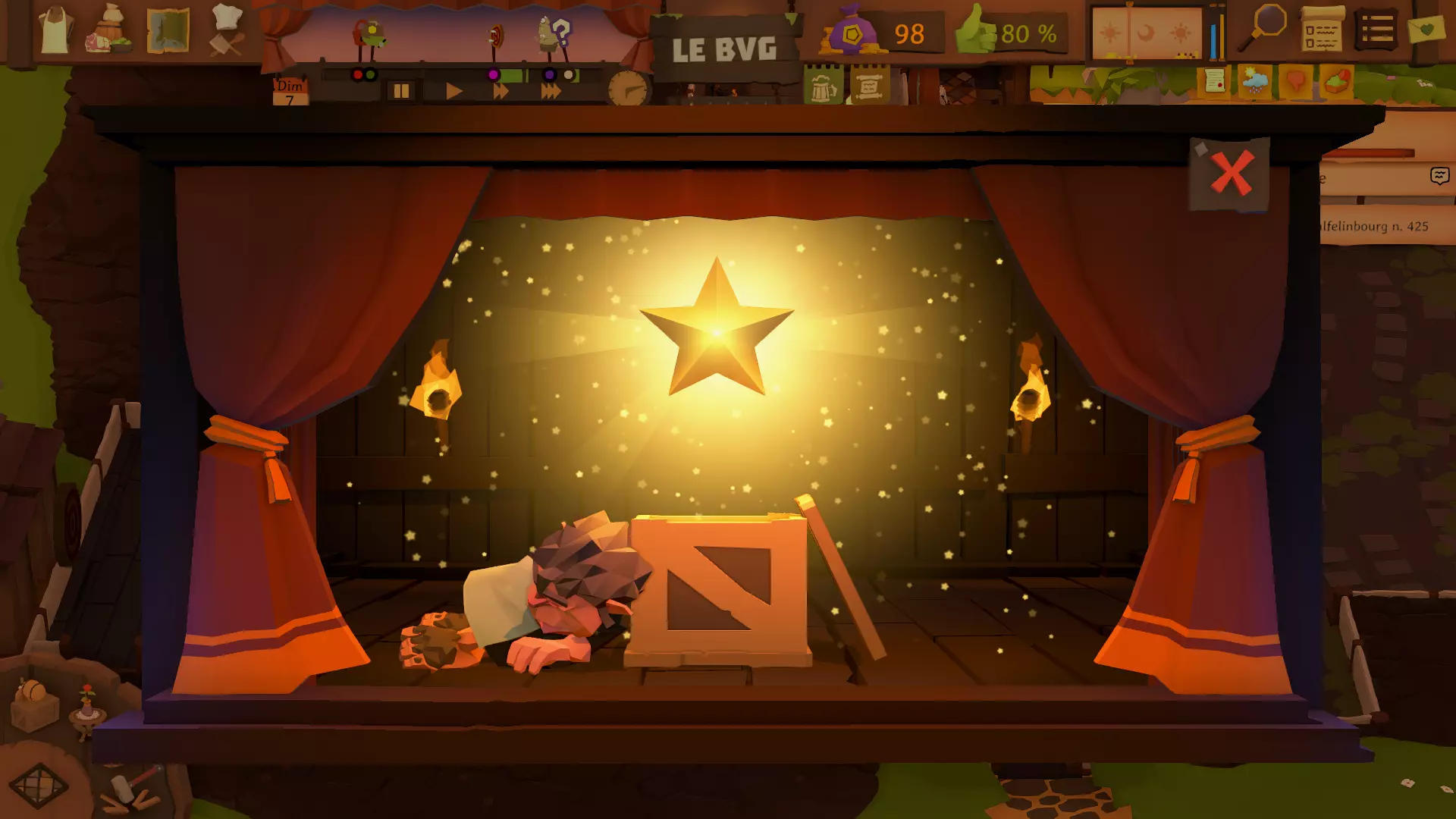This screenshot has width=1456, height=819.
Task: Open the list menu board
Action: [1376, 30]
